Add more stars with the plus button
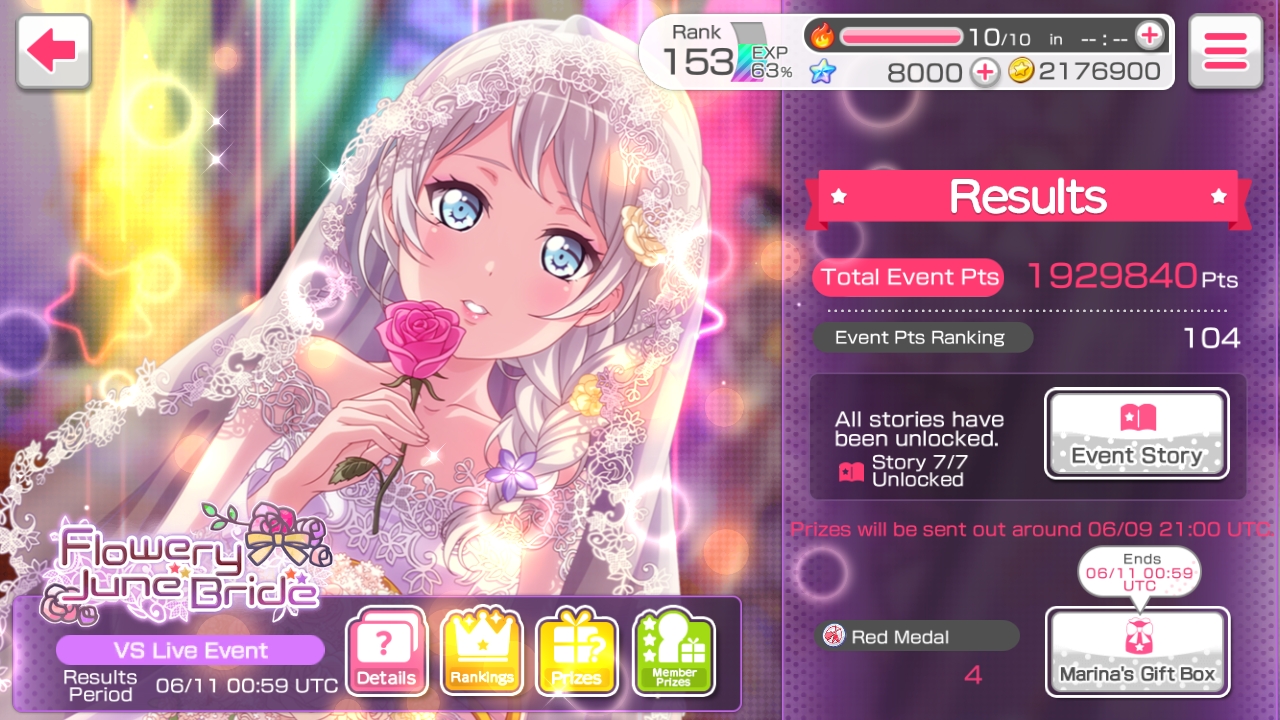The width and height of the screenshot is (1280, 720). tap(985, 71)
